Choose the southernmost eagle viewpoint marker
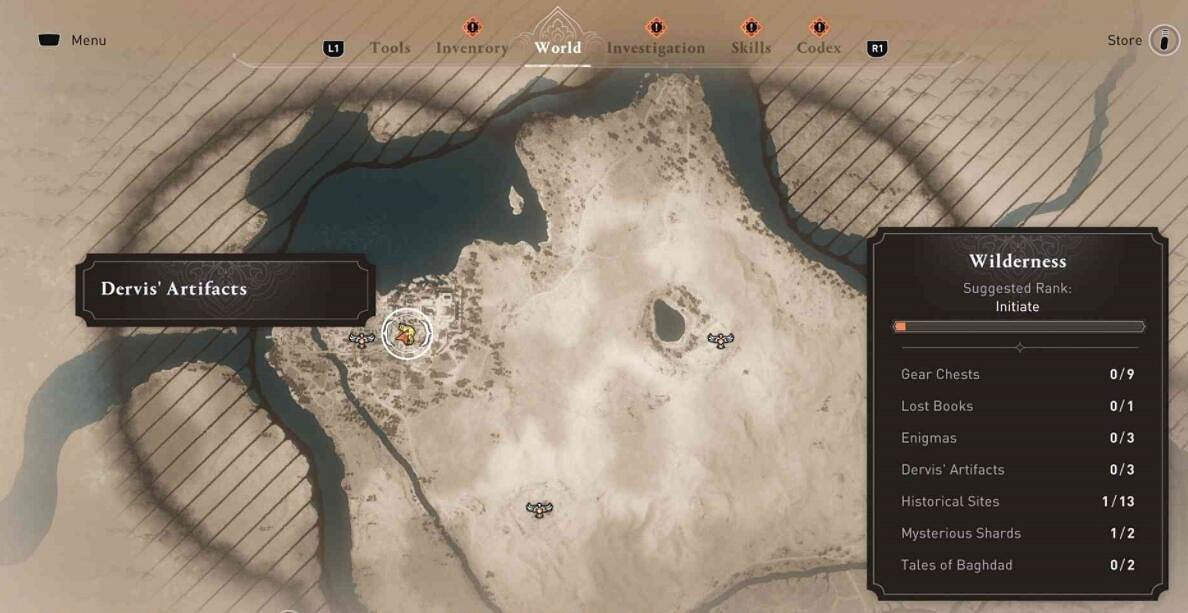 point(539,509)
